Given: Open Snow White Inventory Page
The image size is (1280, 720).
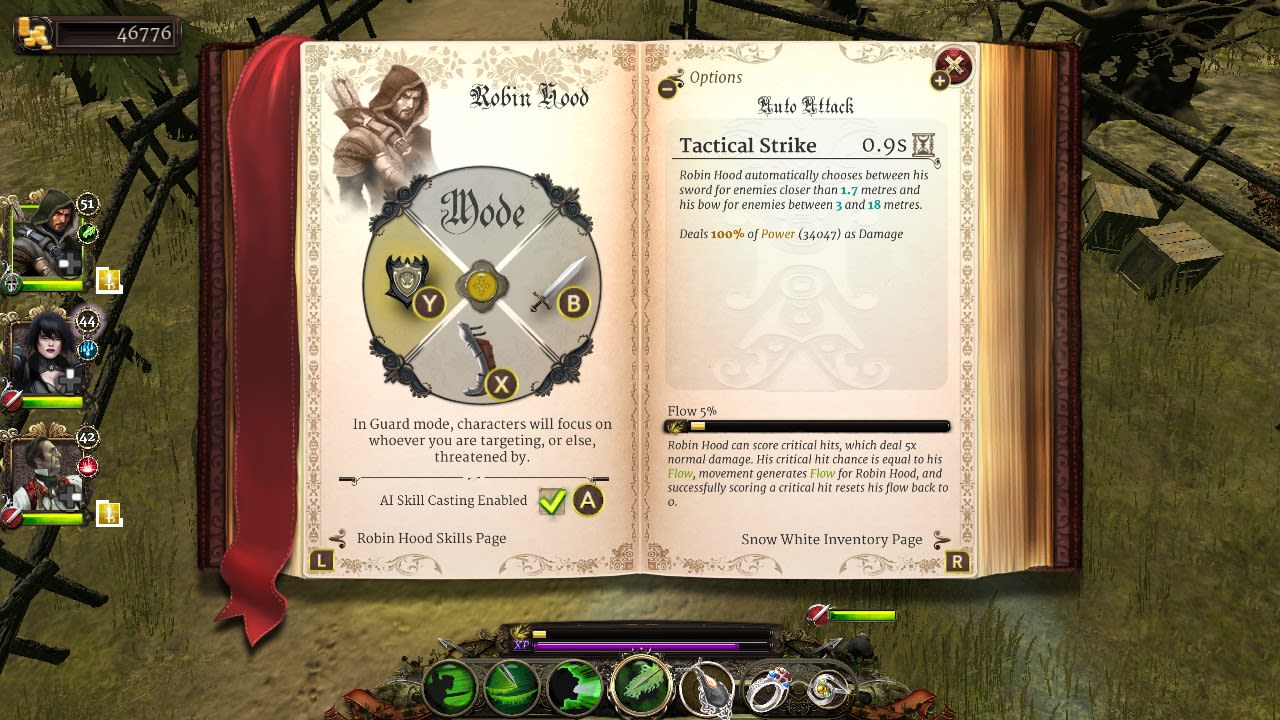Looking at the screenshot, I should [x=834, y=539].
